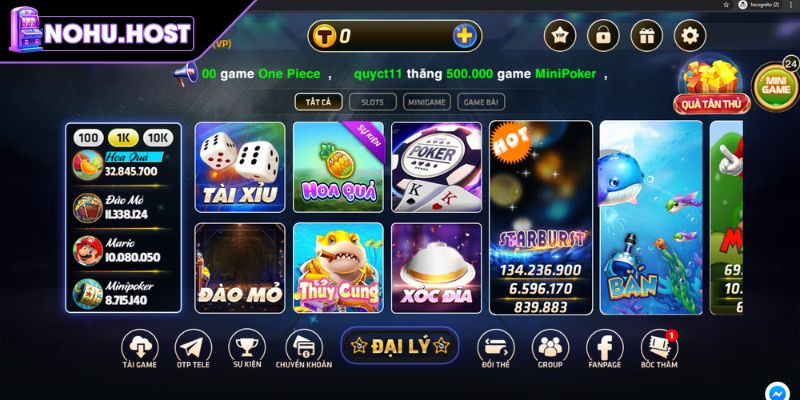The image size is (800, 400).
Task: Switch to the GAME BÀI tab
Action: (480, 101)
